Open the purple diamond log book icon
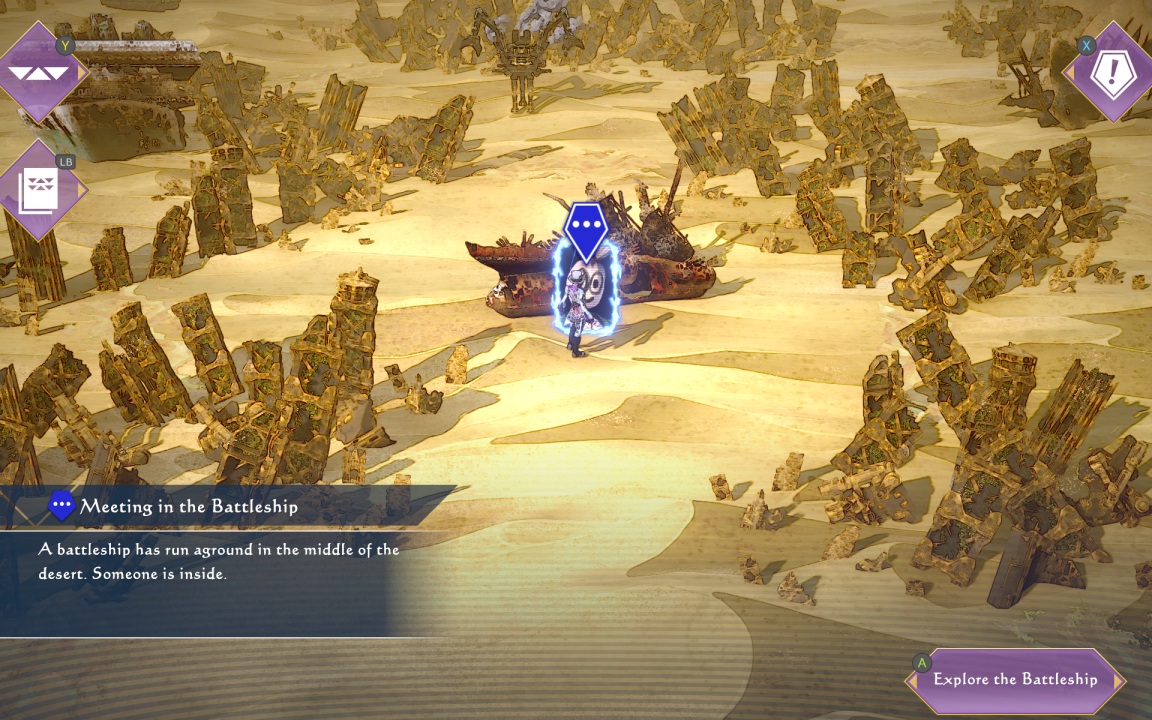This screenshot has height=720, width=1152. pos(40,188)
